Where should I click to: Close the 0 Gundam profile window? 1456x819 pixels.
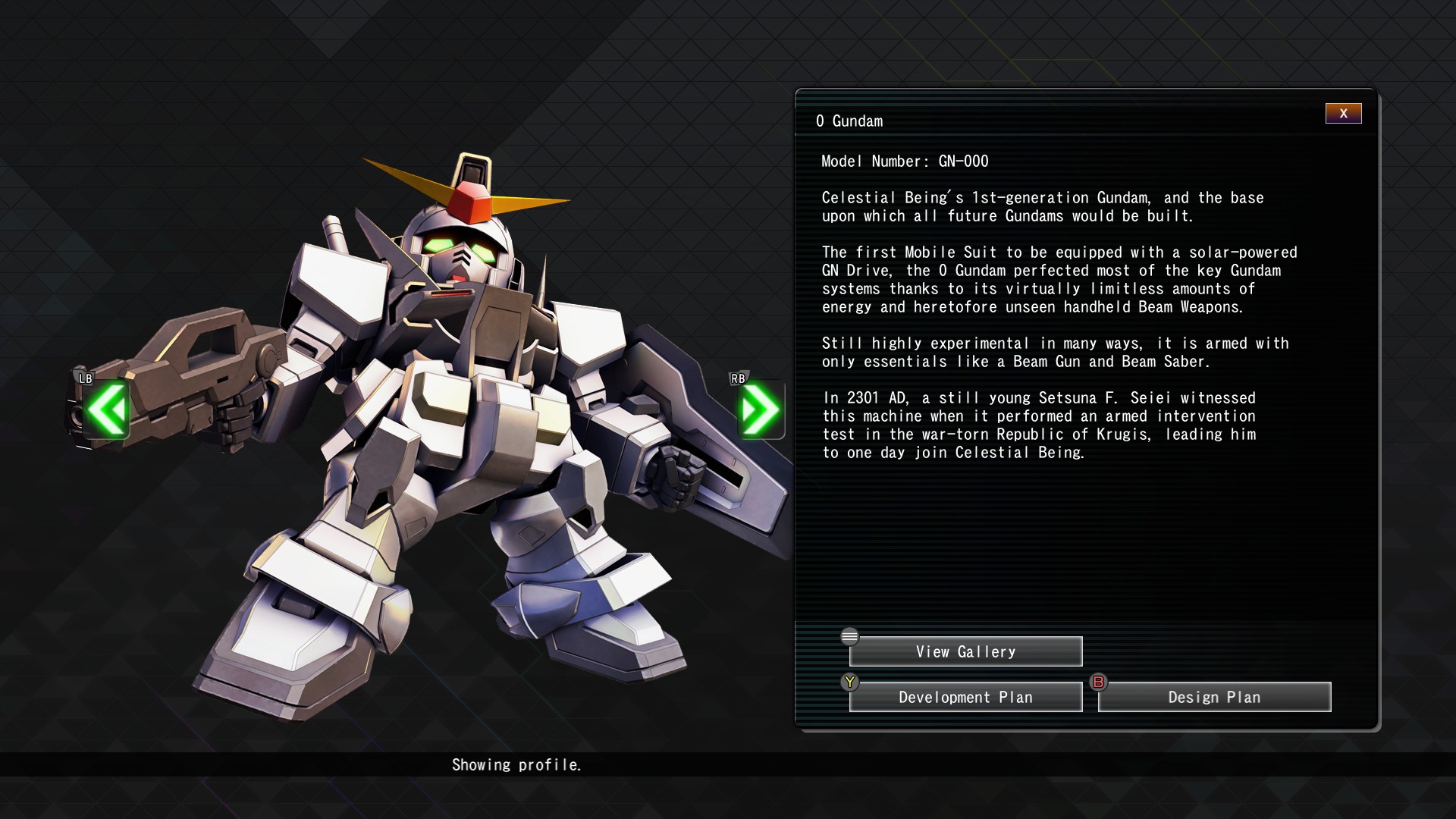pyautogui.click(x=1343, y=114)
